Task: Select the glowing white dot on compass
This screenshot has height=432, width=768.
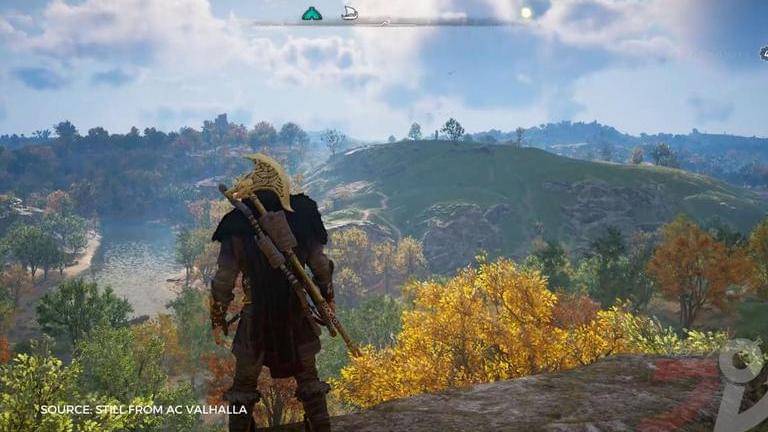Action: tap(526, 13)
